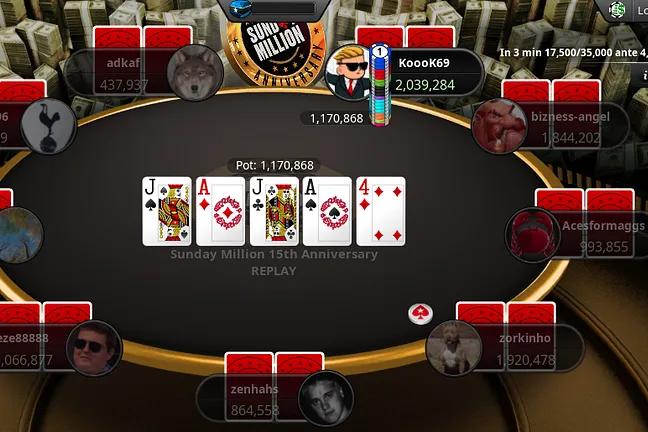
Task: Select player KoooK69's seat panel
Action: (430, 73)
